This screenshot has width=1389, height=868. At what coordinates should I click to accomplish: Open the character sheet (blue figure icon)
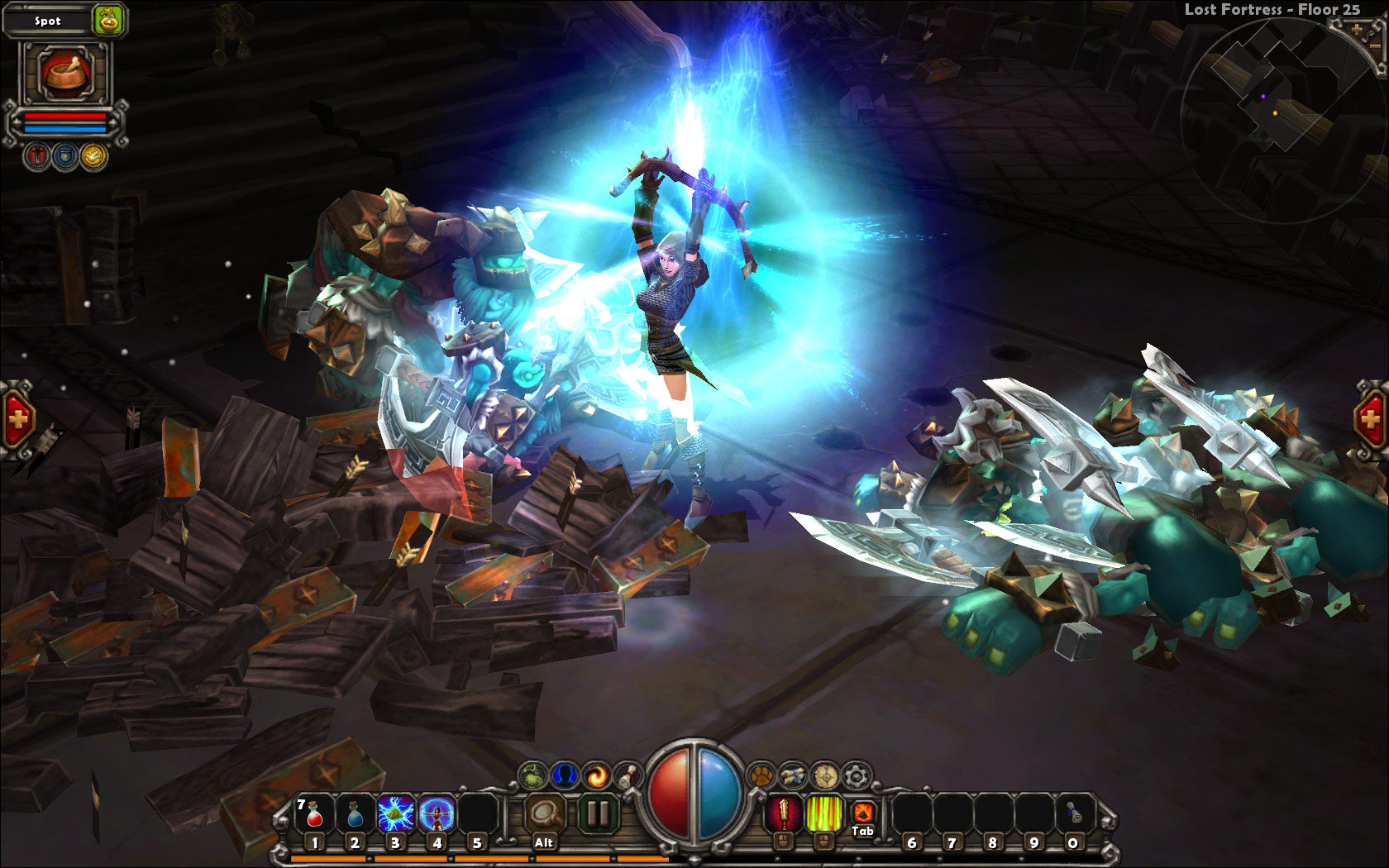563,775
